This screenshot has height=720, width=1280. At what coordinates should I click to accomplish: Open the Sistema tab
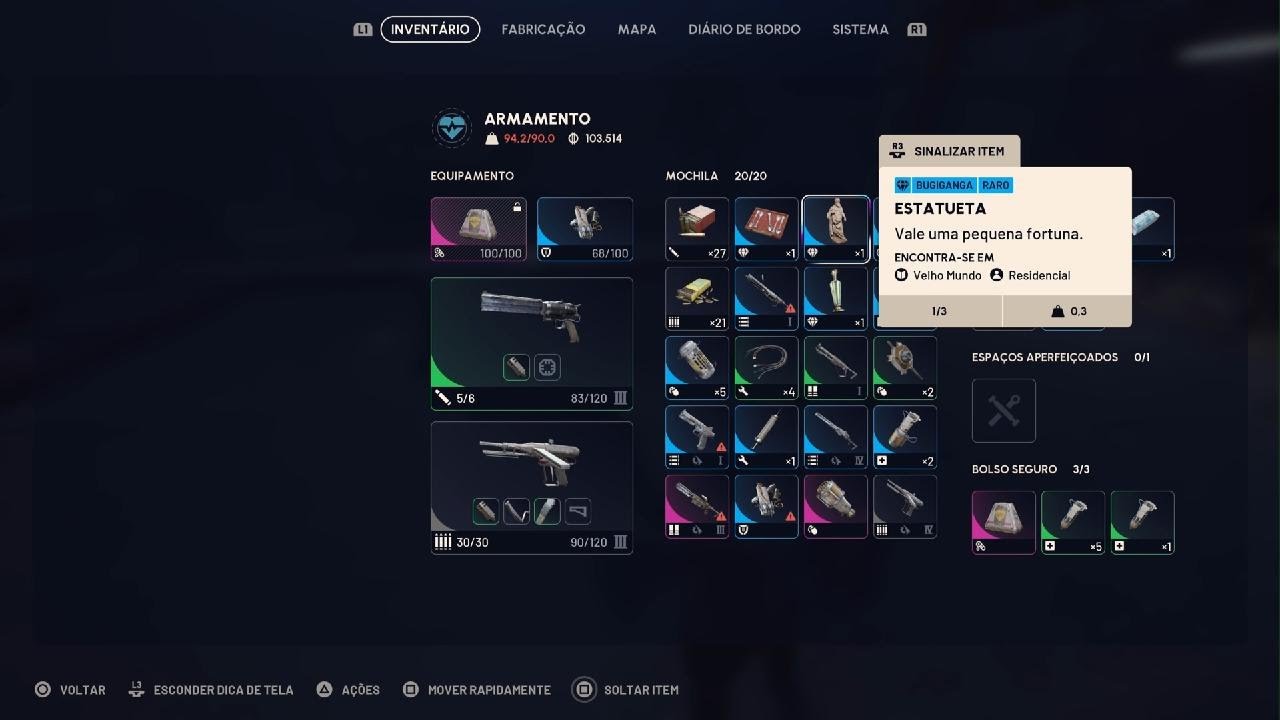[860, 30]
